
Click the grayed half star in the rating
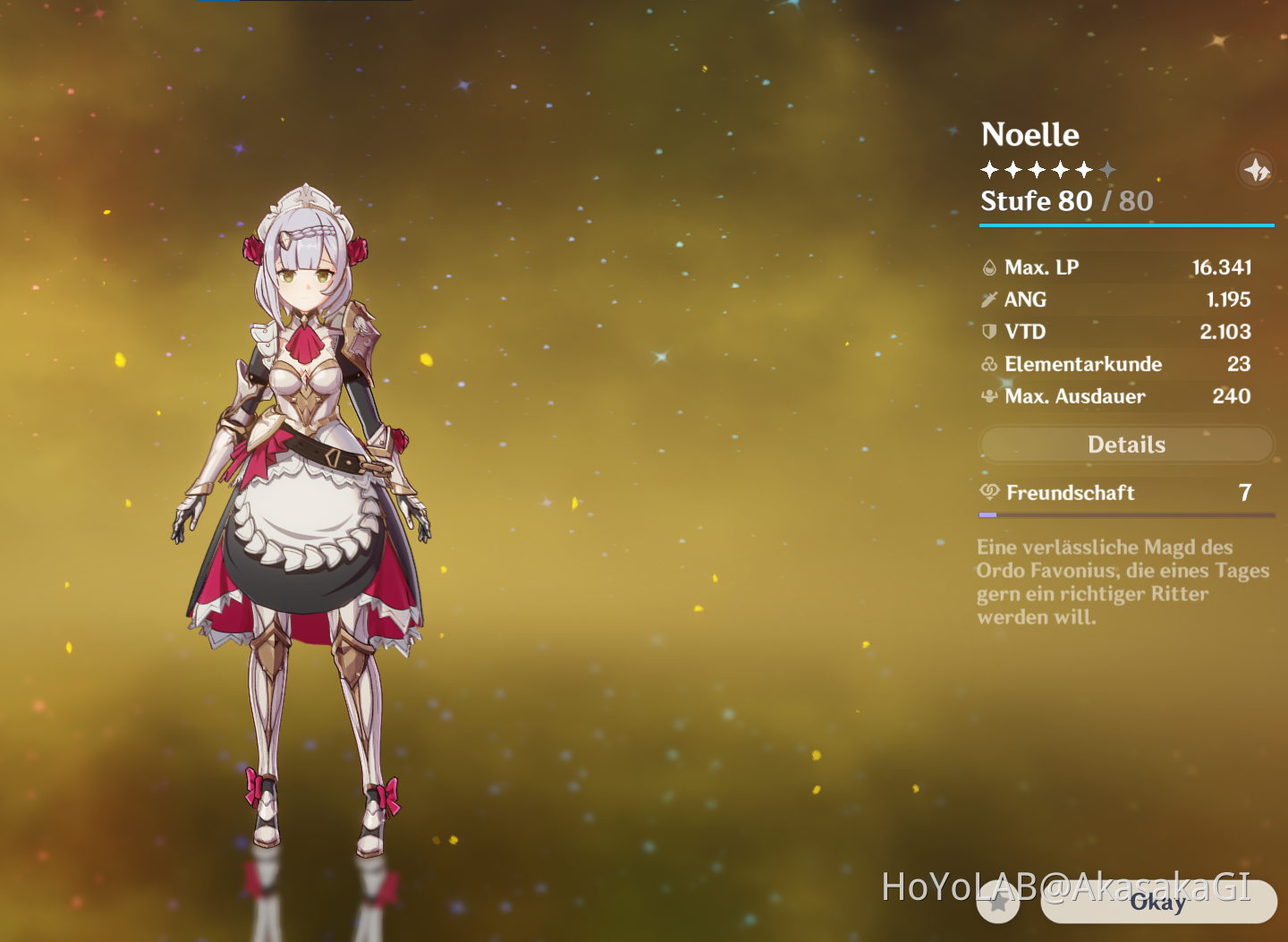1109,168
